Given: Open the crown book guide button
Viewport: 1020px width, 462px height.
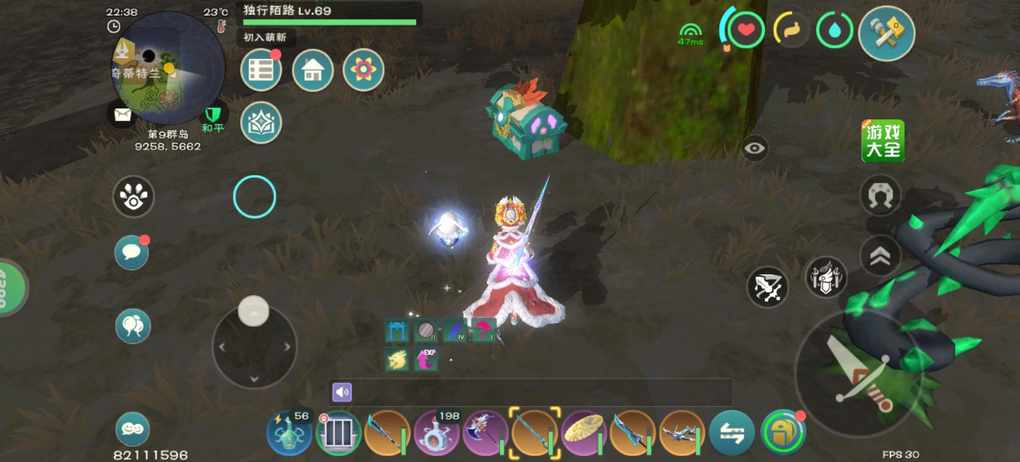Looking at the screenshot, I should pyautogui.click(x=262, y=122).
